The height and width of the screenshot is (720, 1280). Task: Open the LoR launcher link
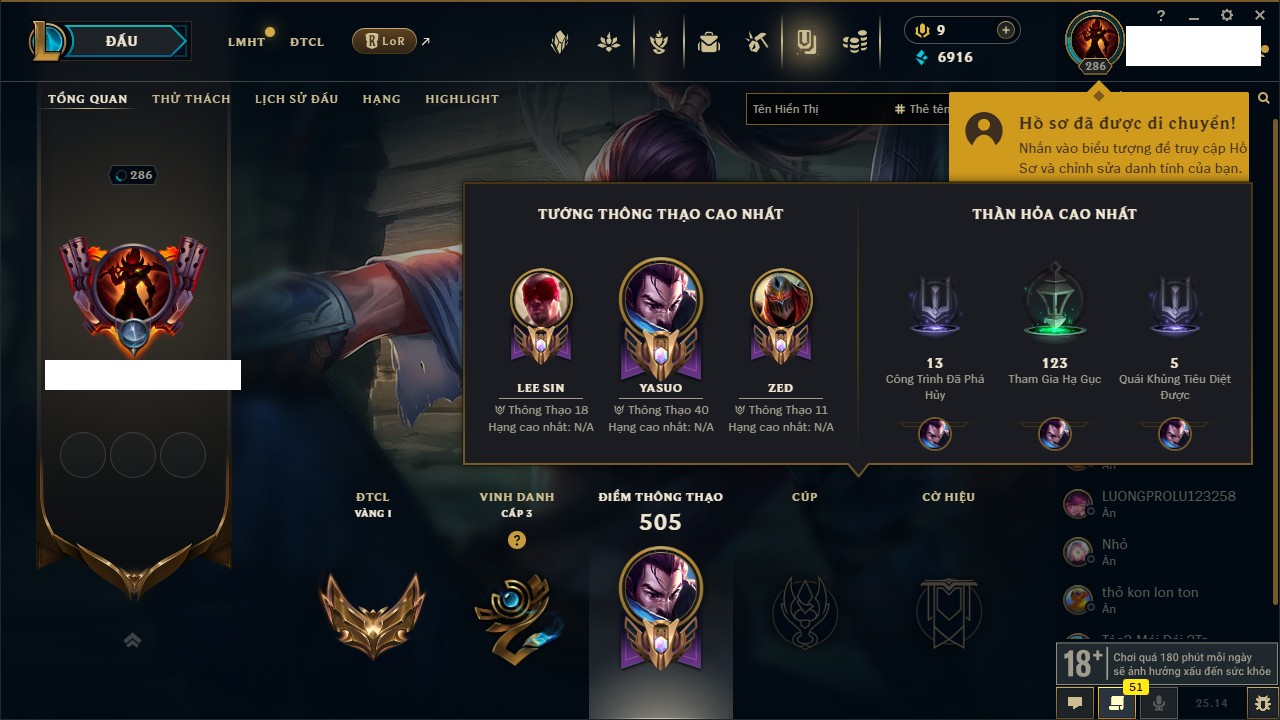[x=385, y=41]
